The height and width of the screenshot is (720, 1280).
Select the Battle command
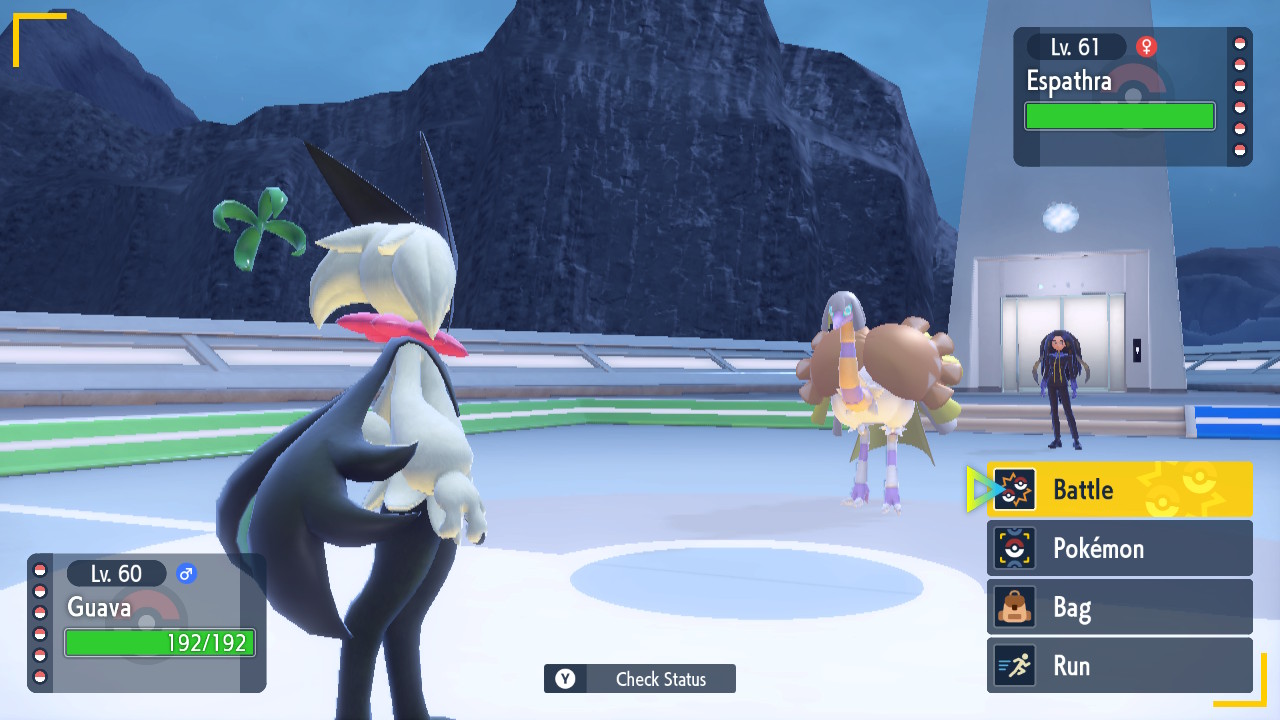pos(1119,489)
